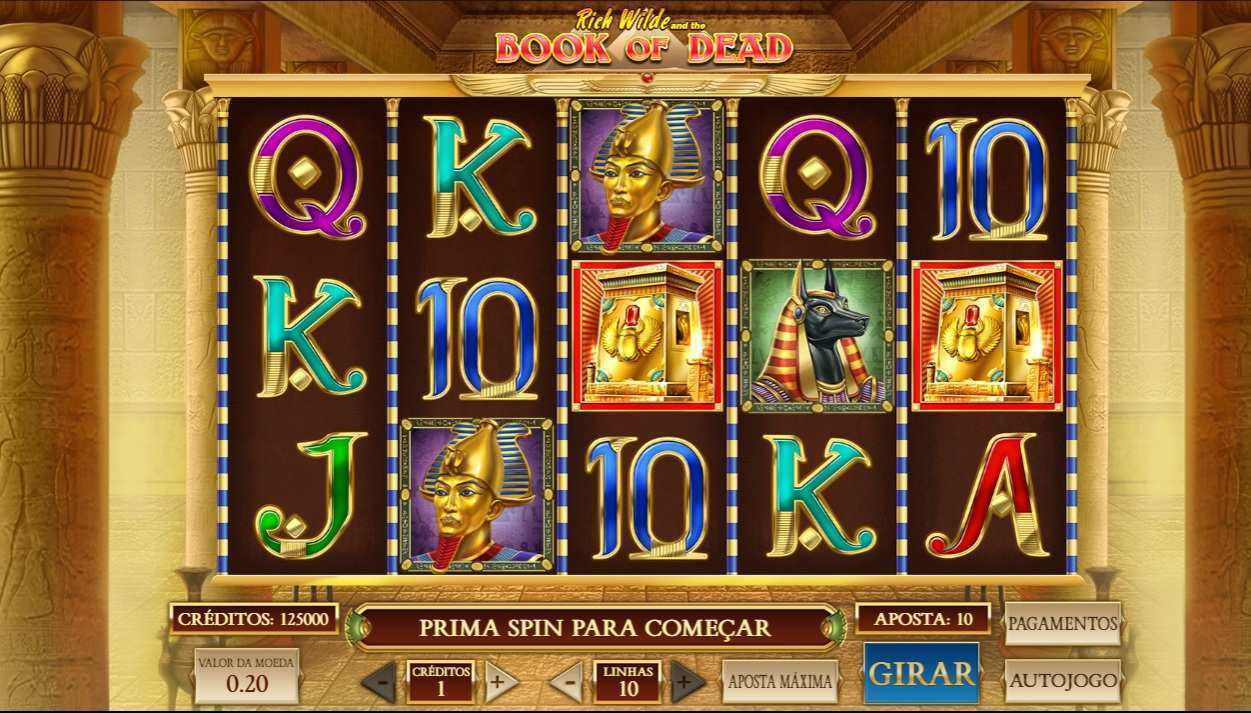This screenshot has width=1251, height=713.
Task: Increase the créditos per line
Action: (501, 682)
